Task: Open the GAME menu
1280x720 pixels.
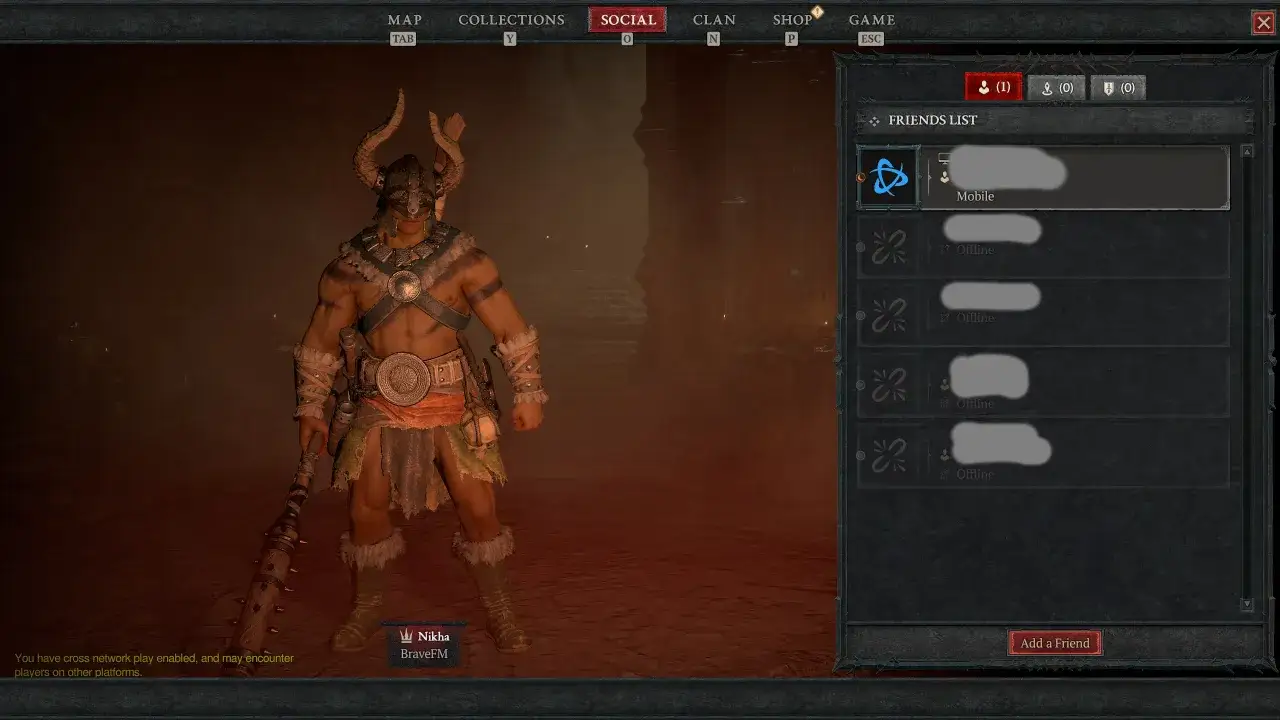Action: [x=871, y=19]
